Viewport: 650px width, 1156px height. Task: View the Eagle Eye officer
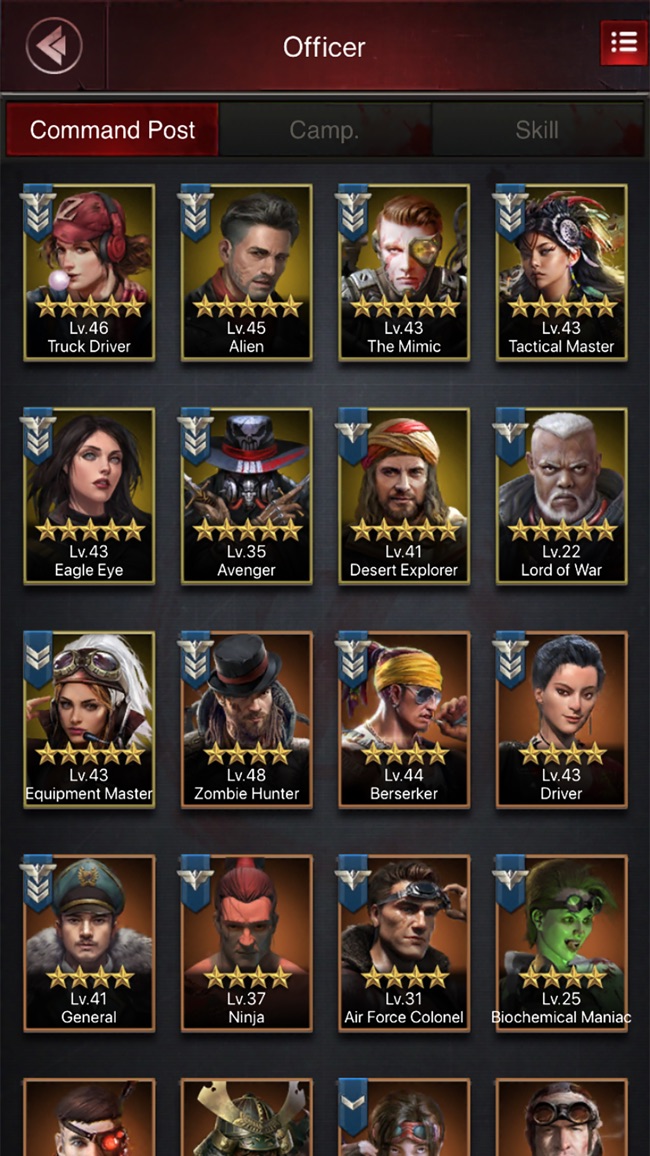click(89, 496)
